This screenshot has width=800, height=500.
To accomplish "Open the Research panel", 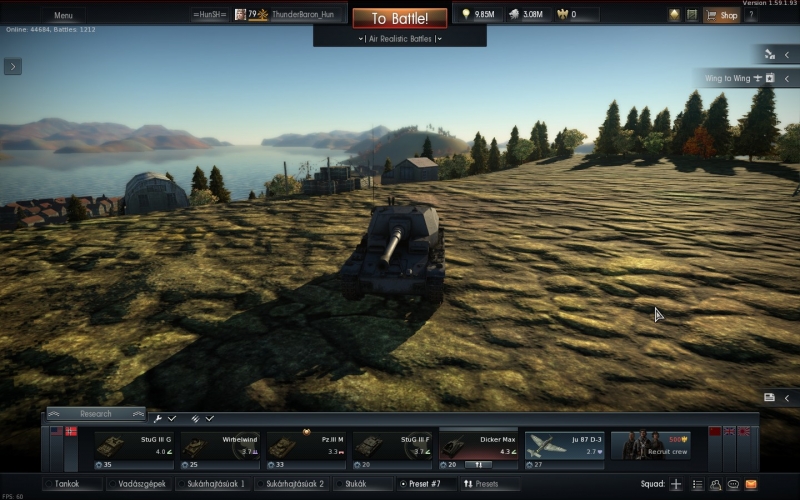I will point(96,414).
